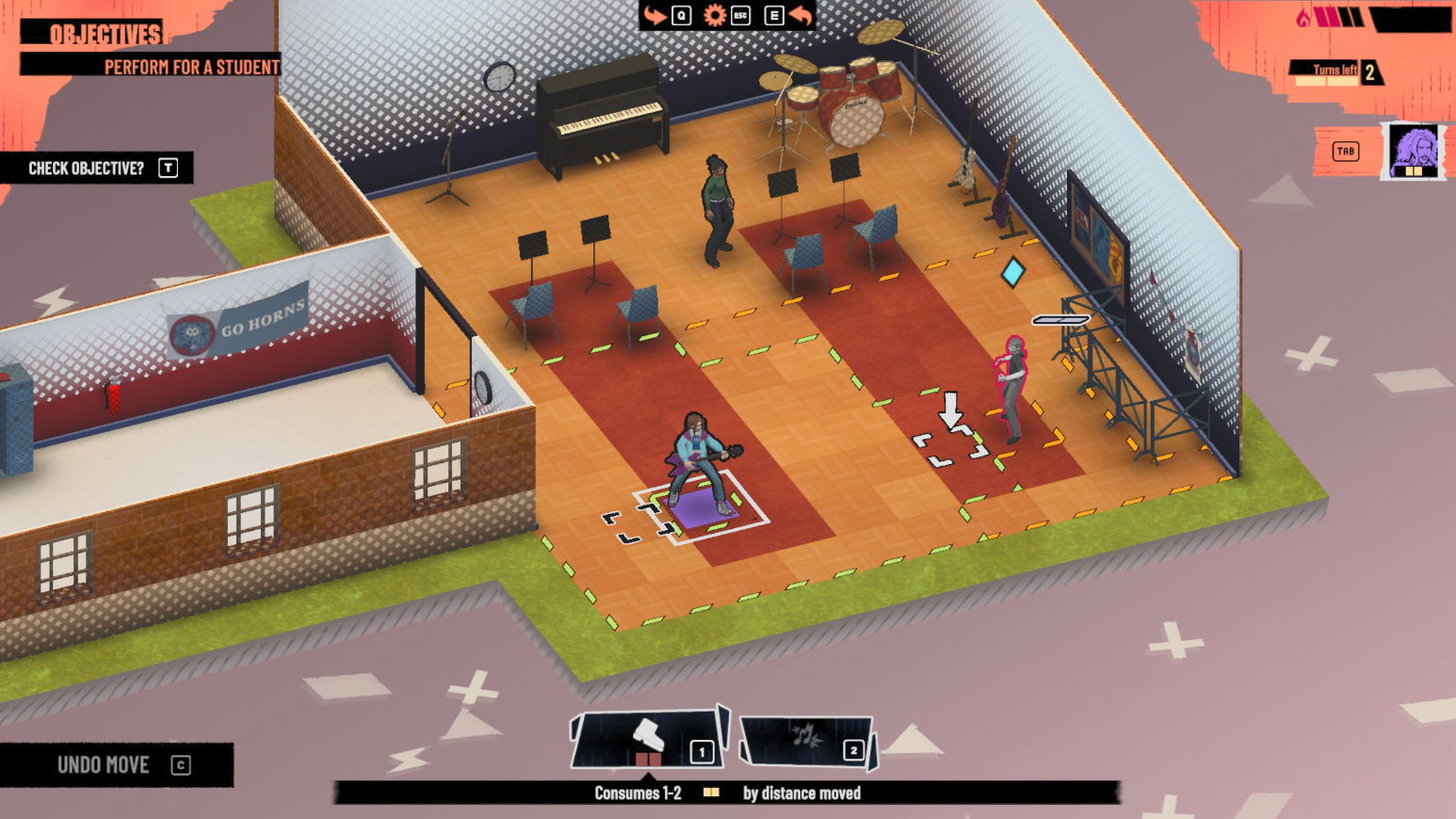The width and height of the screenshot is (1456, 819).
Task: Select the boot movement ability
Action: tap(647, 738)
